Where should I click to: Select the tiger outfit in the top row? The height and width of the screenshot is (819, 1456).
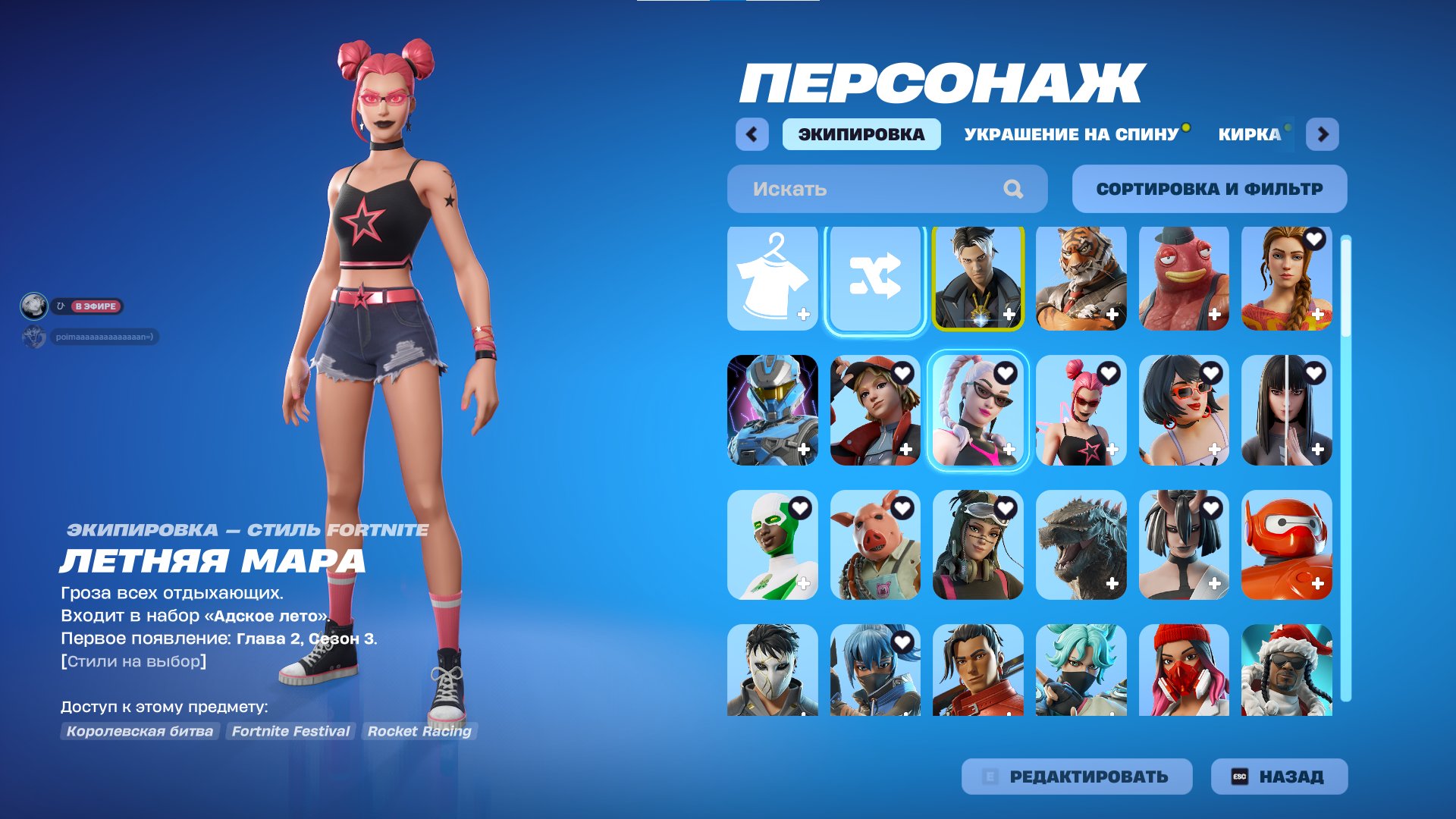pos(1081,279)
